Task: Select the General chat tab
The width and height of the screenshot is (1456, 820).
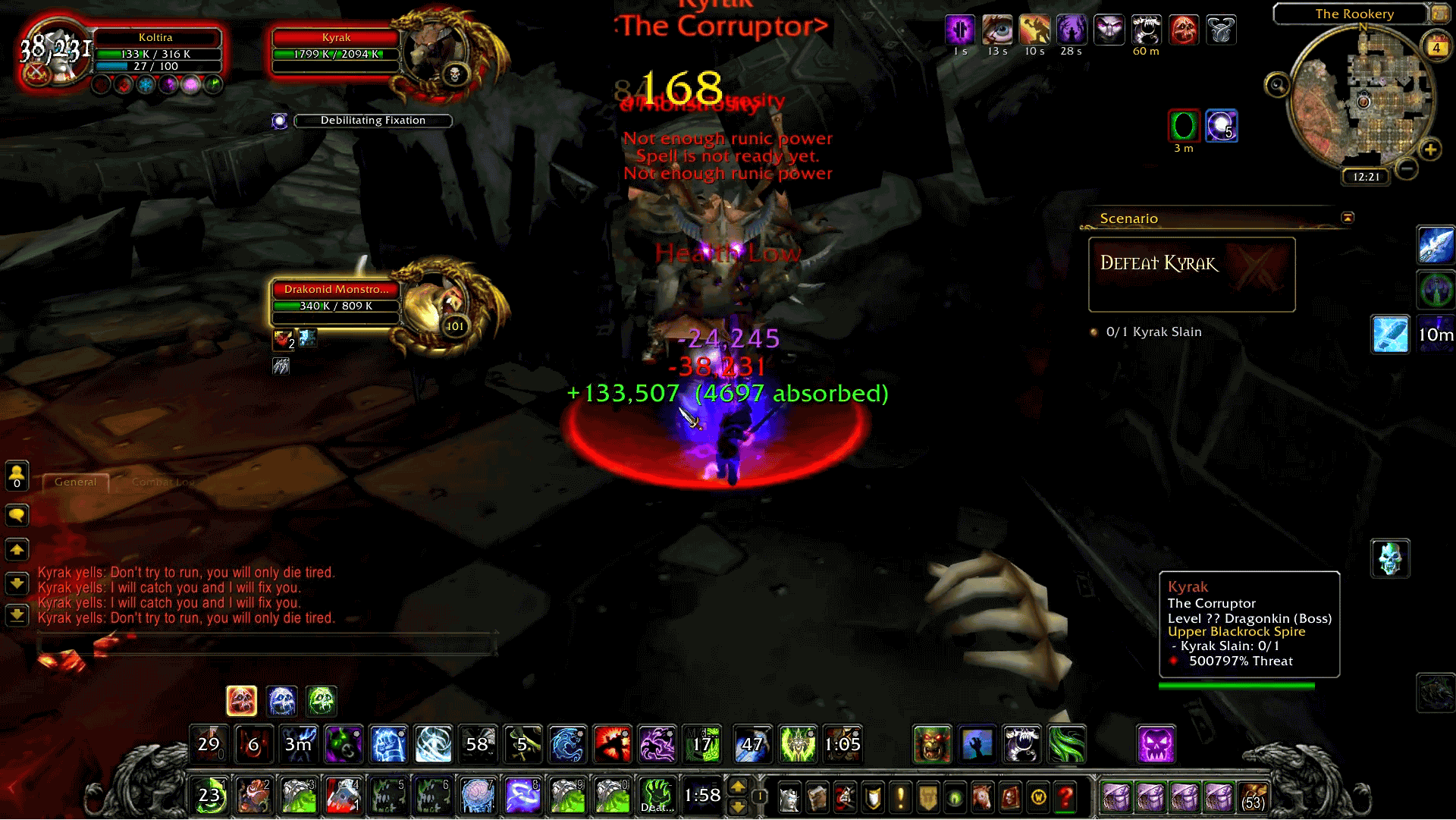Action: coord(76,482)
